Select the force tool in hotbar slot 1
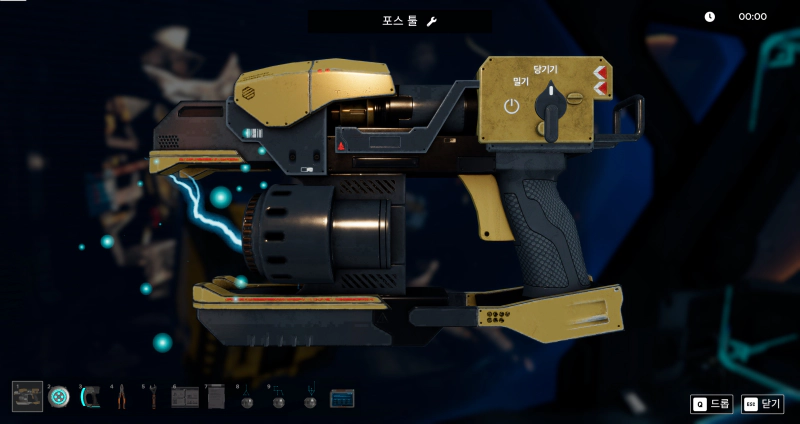 click(27, 397)
